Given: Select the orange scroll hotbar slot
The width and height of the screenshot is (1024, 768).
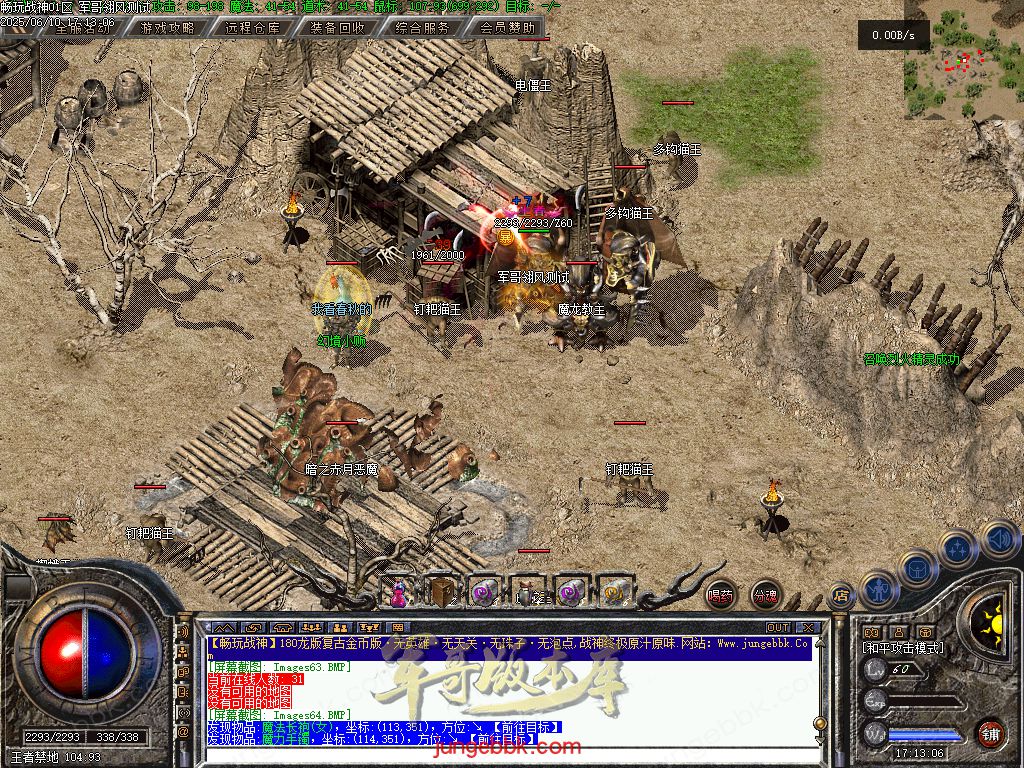Looking at the screenshot, I should tap(614, 593).
